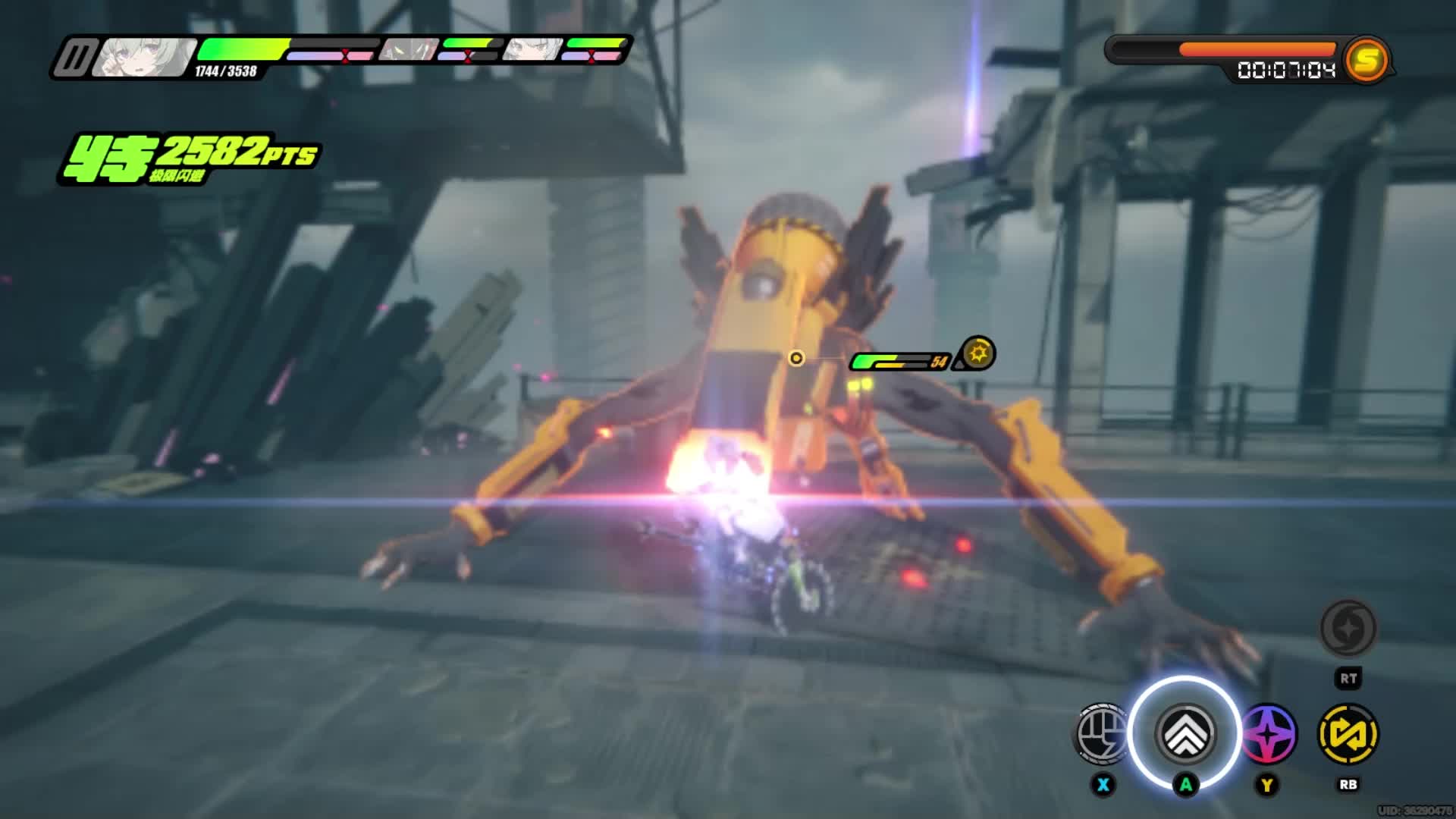Viewport: 1456px width, 819px height.
Task: Switch to the red-eyed second teammate portrait
Action: click(x=409, y=51)
